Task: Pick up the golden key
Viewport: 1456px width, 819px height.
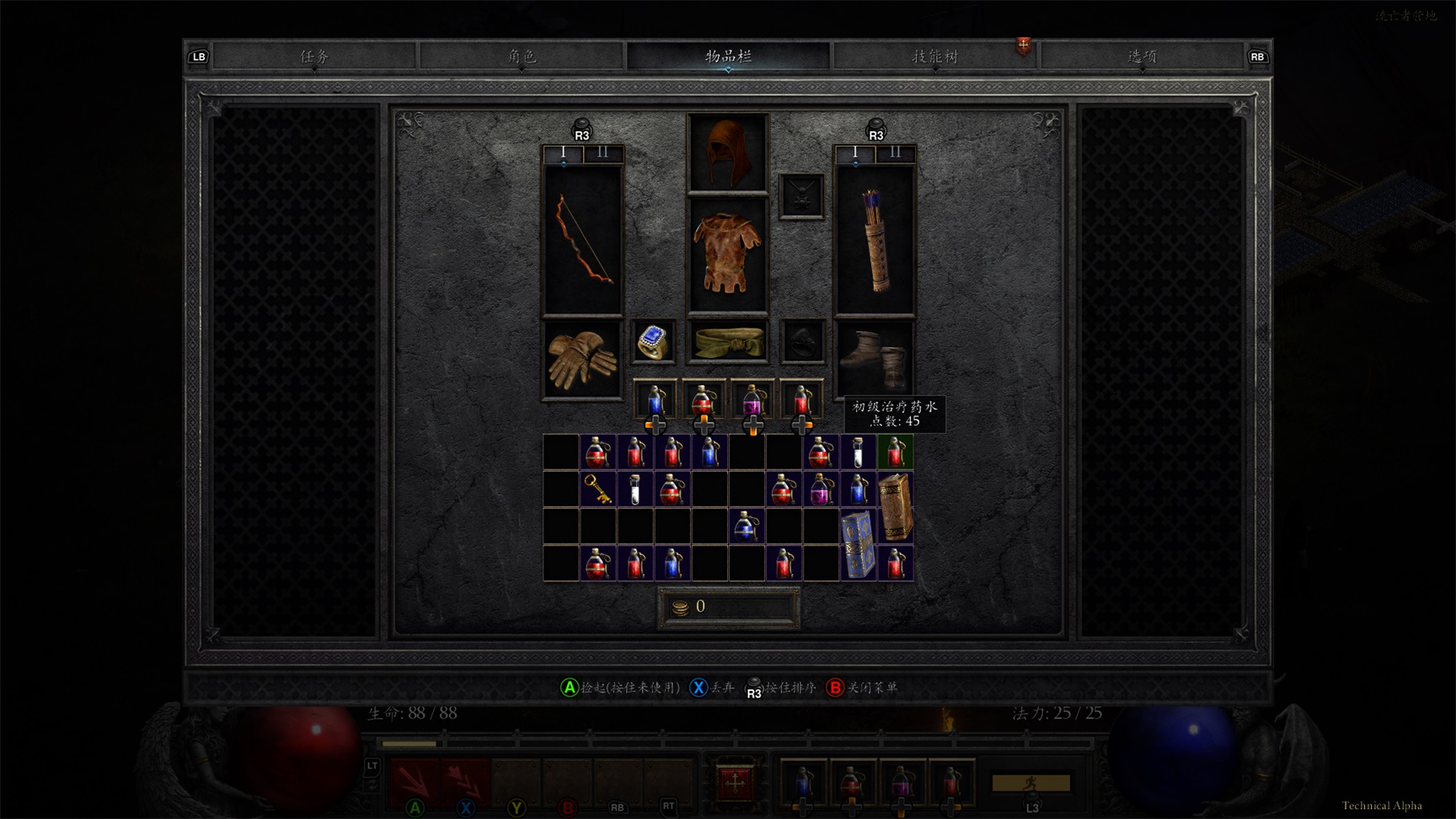Action: point(598,489)
